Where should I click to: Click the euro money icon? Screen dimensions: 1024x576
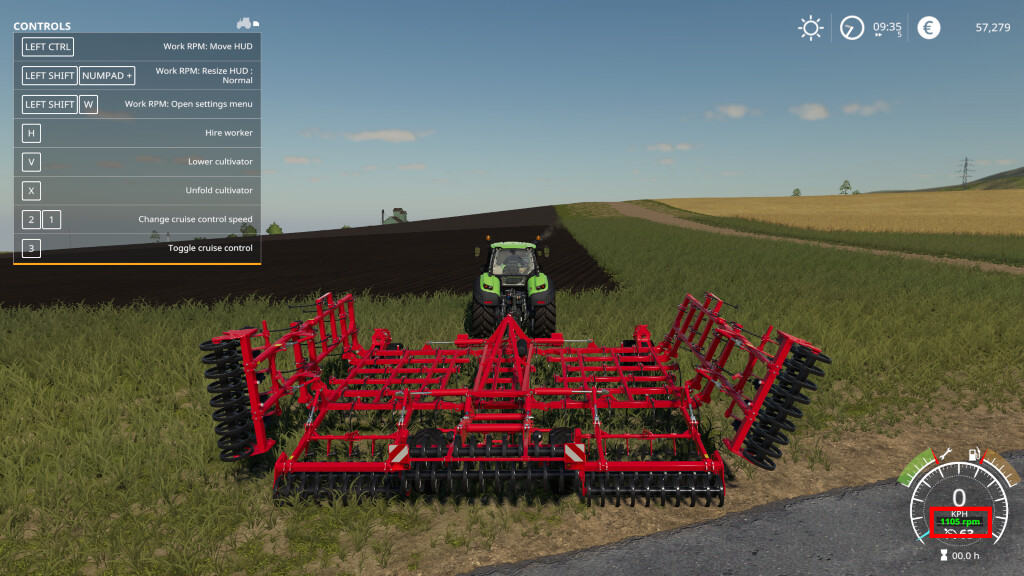[929, 28]
